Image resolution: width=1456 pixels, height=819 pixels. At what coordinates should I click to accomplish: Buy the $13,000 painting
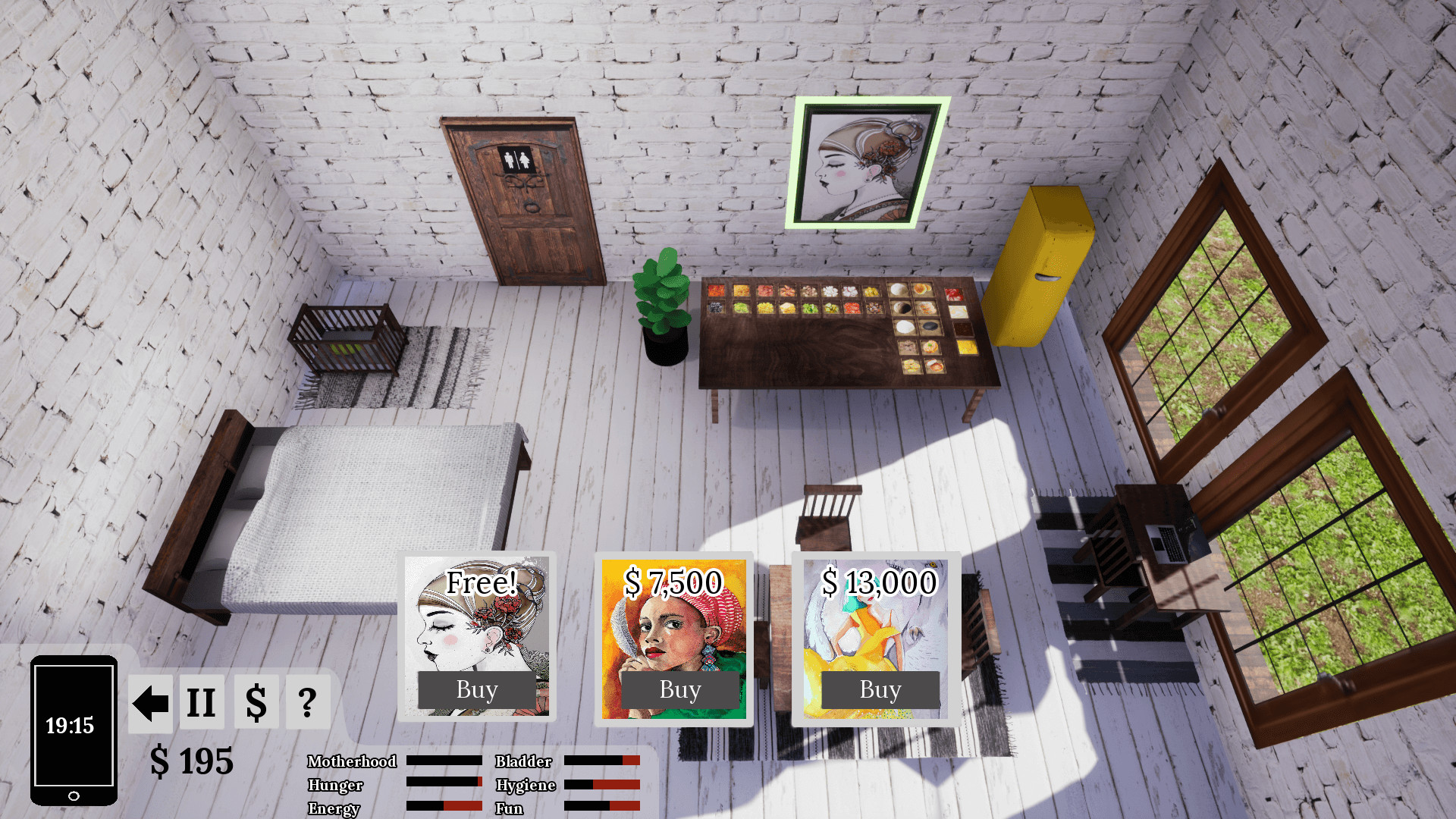click(880, 689)
